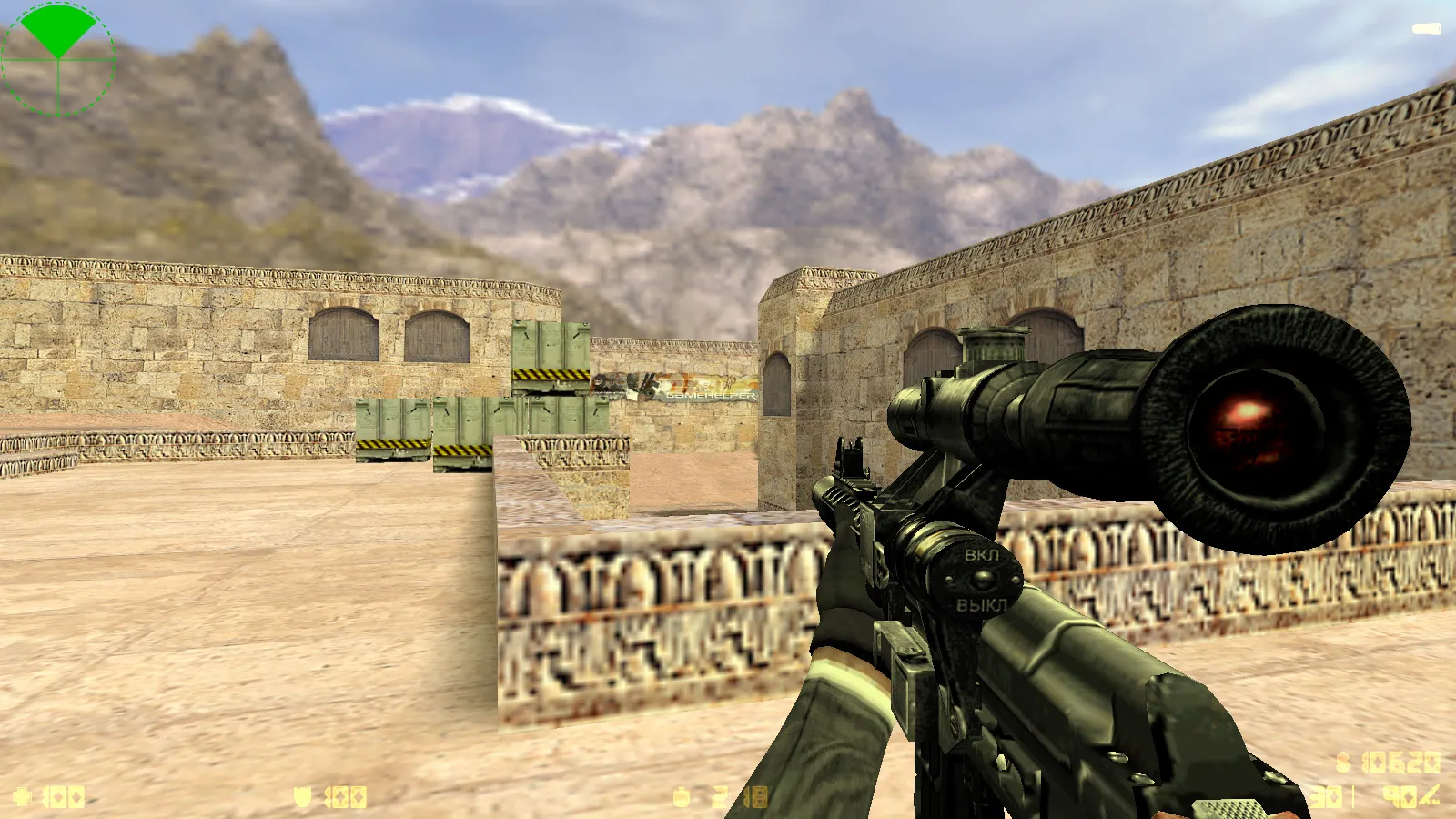This screenshot has width=1456, height=819.
Task: Click the health value 100
Action: [64, 796]
